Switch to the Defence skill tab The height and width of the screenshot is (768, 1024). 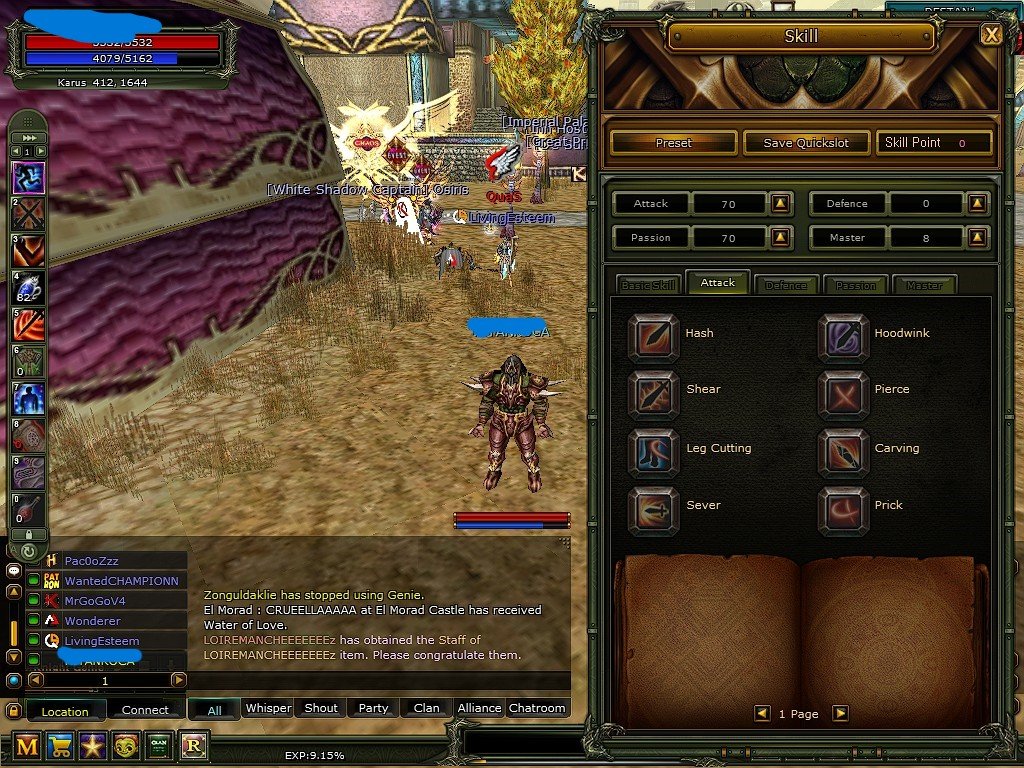click(786, 285)
